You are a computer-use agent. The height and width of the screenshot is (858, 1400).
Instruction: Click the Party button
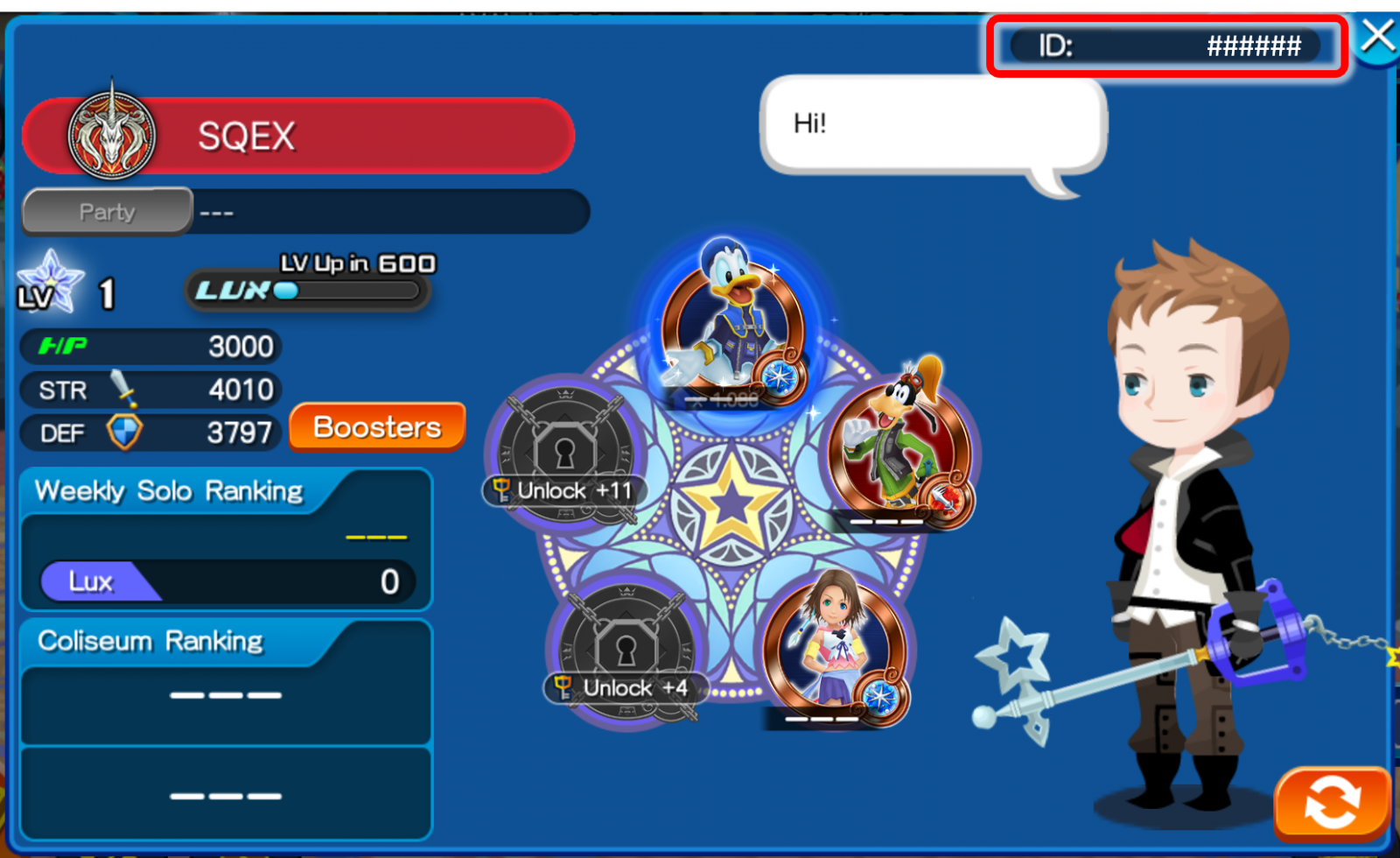tap(107, 212)
